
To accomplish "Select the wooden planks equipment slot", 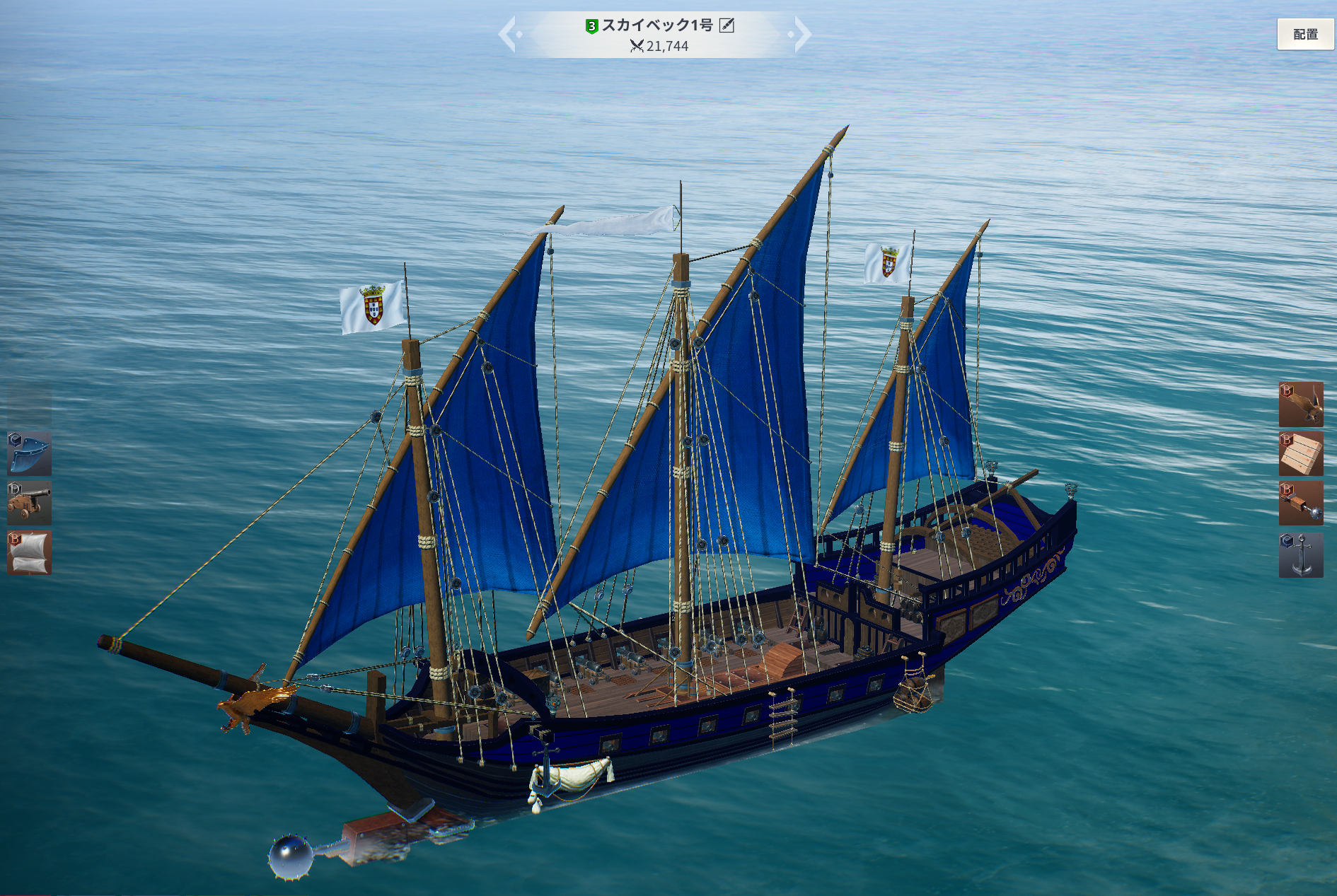I will (1301, 454).
